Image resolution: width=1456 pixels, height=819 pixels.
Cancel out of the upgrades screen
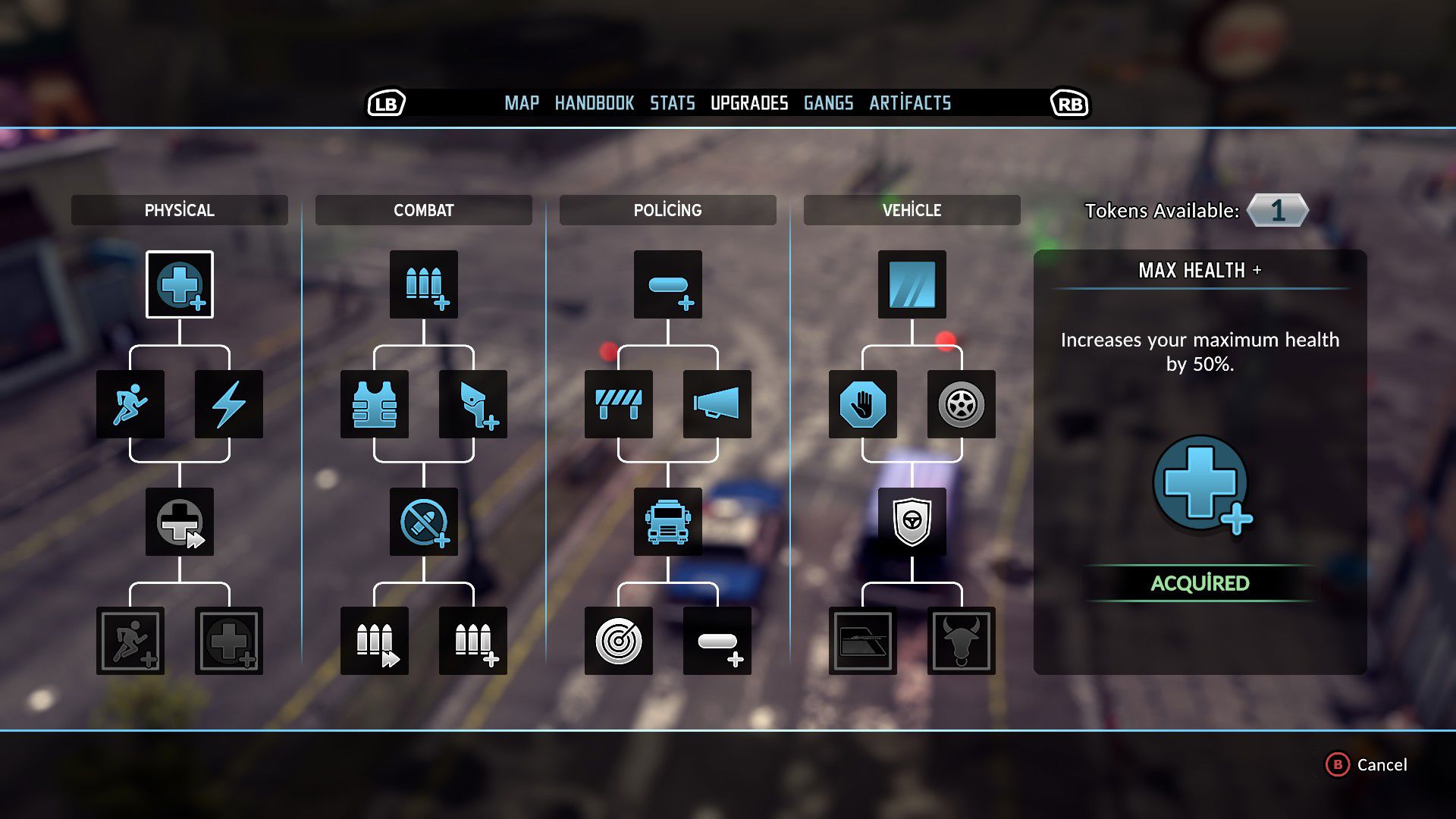point(1367,764)
